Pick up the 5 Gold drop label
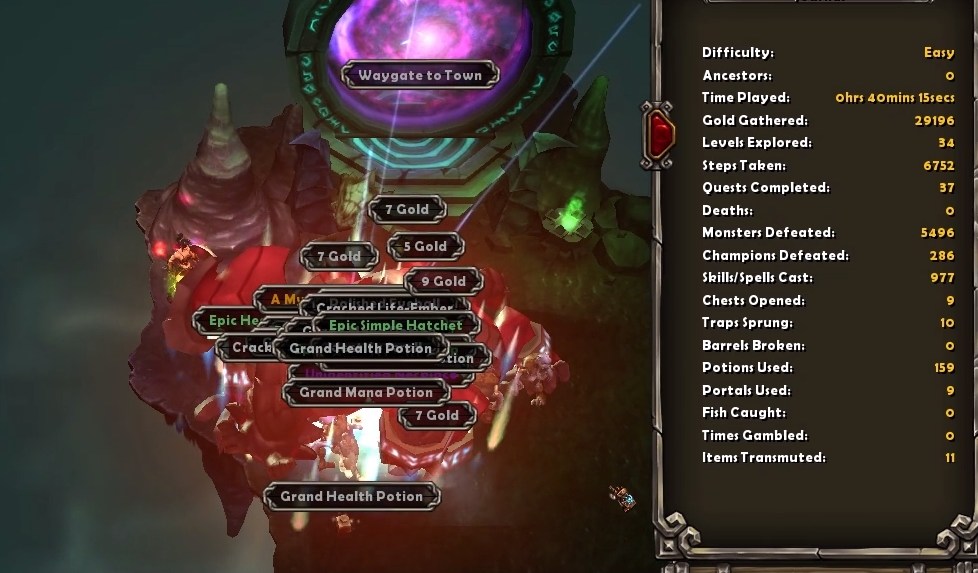 (425, 246)
